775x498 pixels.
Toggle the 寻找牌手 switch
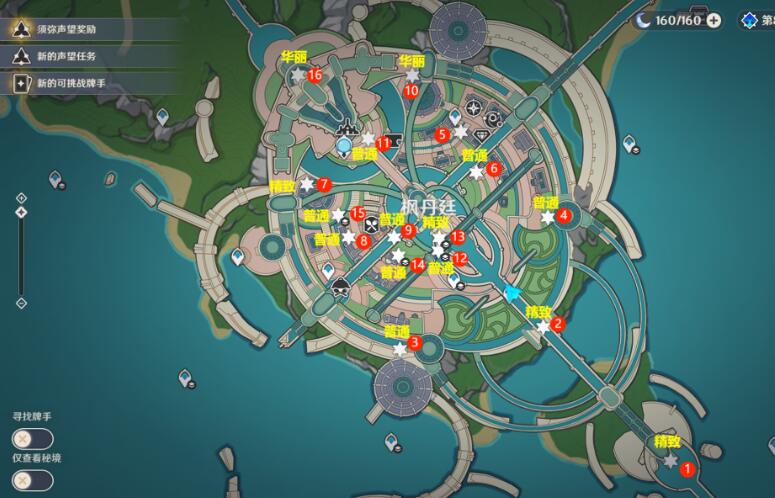click(33, 438)
